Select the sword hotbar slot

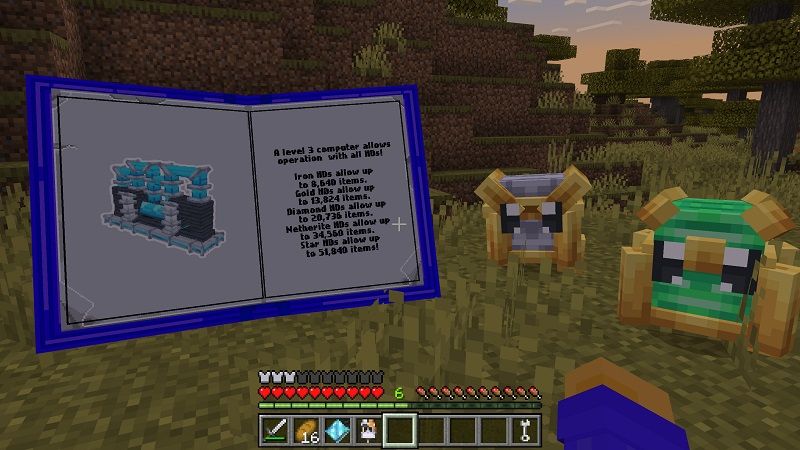coord(276,431)
